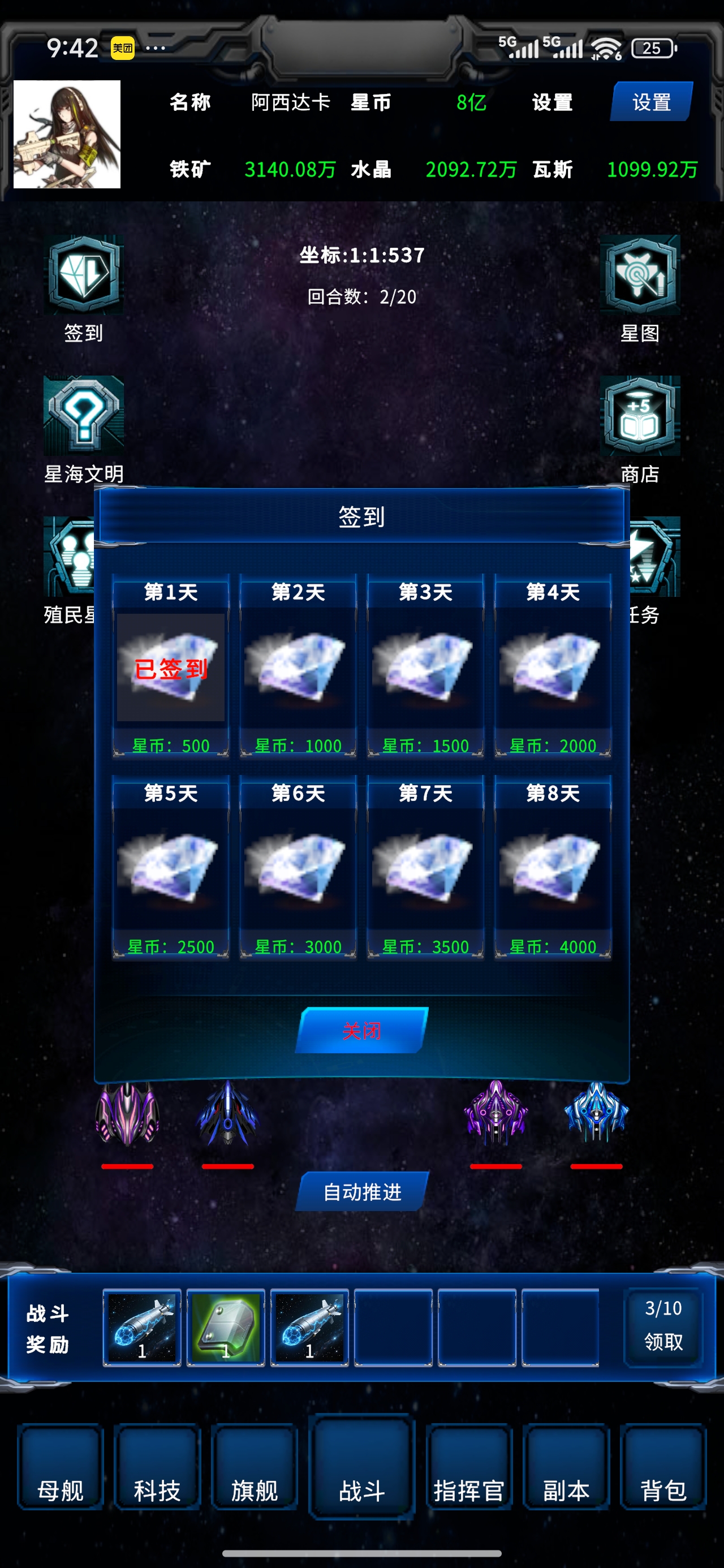Image resolution: width=724 pixels, height=1568 pixels.
Task: Expand the commander avatar portrait
Action: (x=67, y=135)
